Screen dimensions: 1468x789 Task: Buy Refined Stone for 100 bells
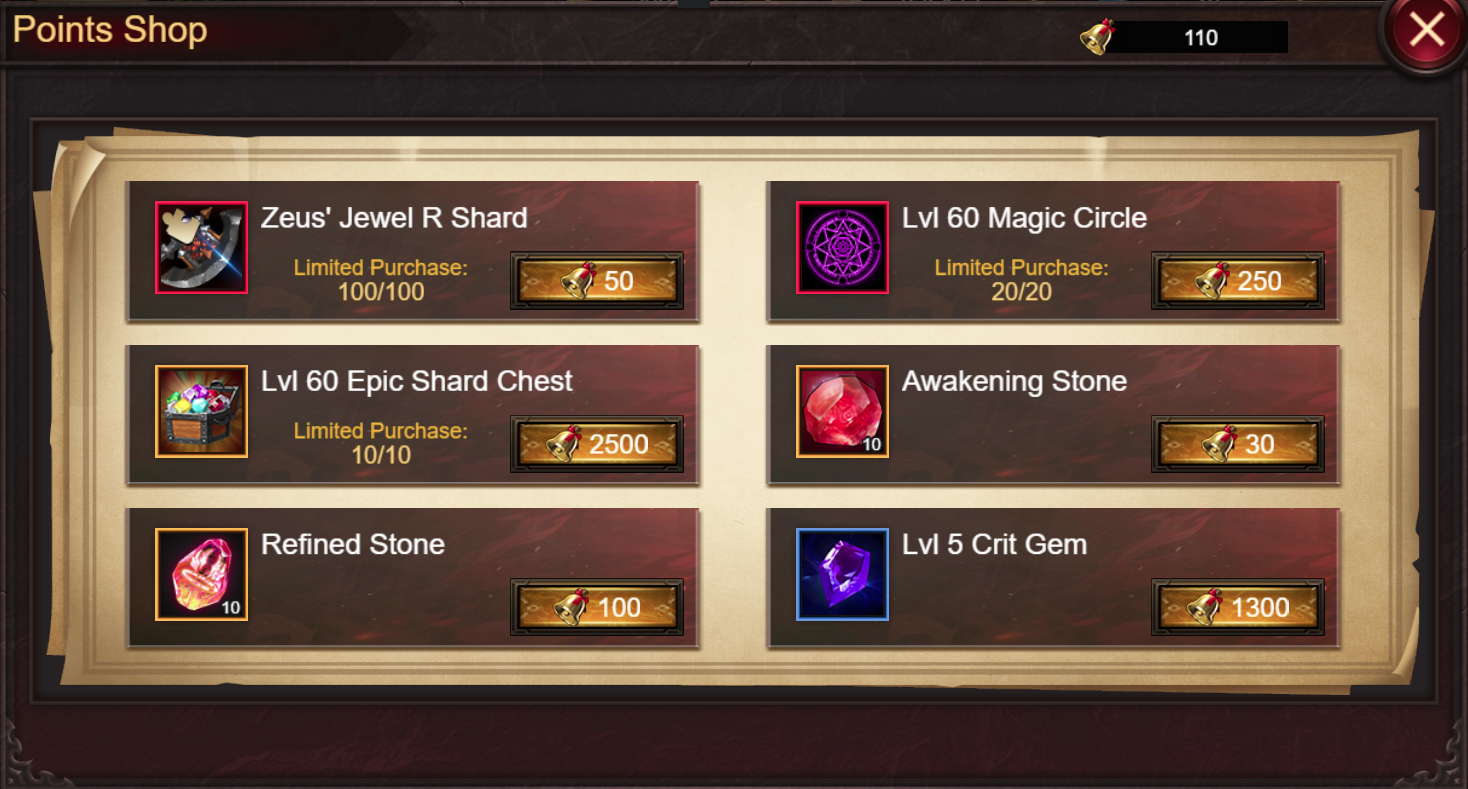(x=597, y=607)
